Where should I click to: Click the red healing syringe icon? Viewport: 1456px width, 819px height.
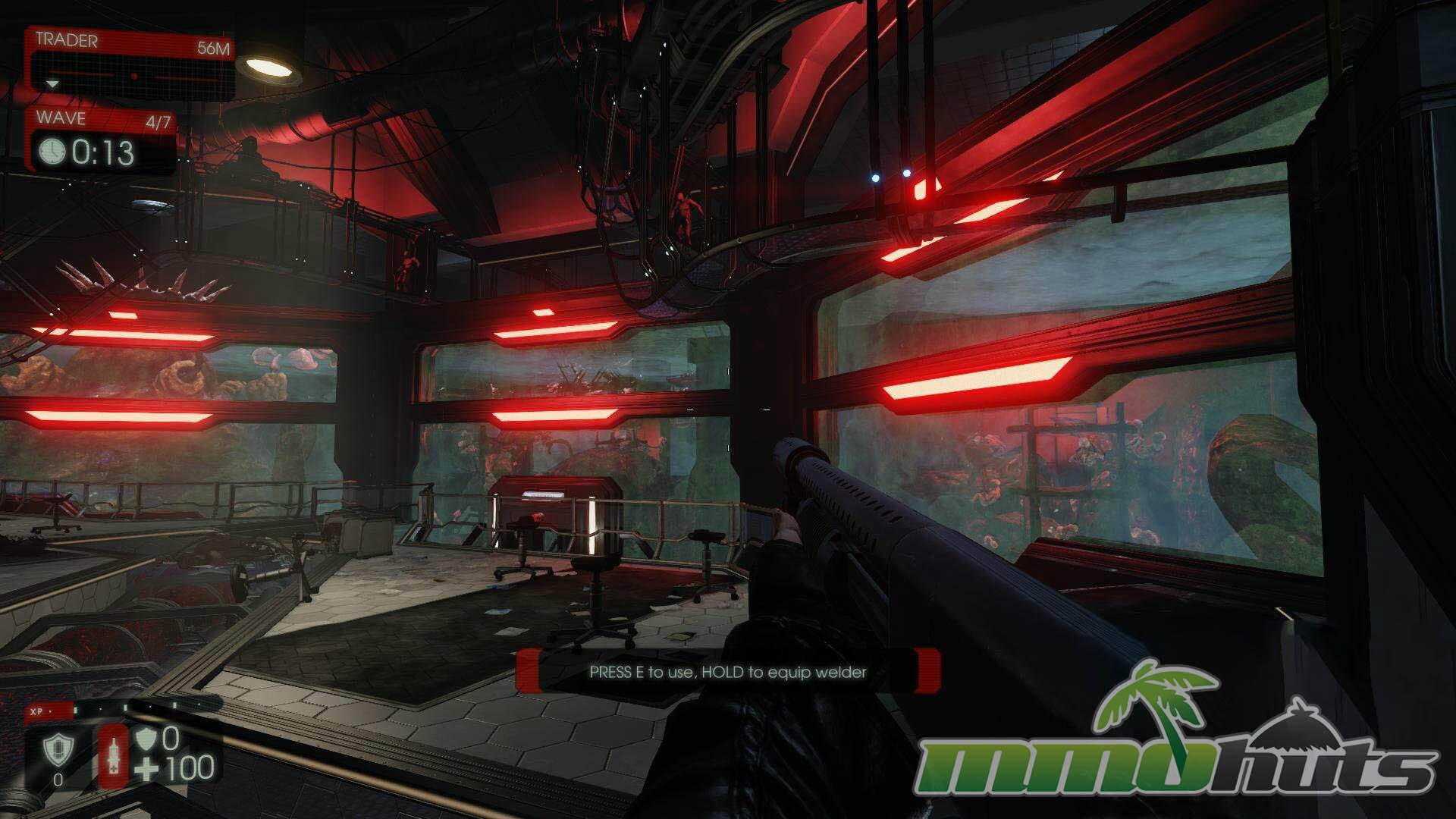point(114,755)
